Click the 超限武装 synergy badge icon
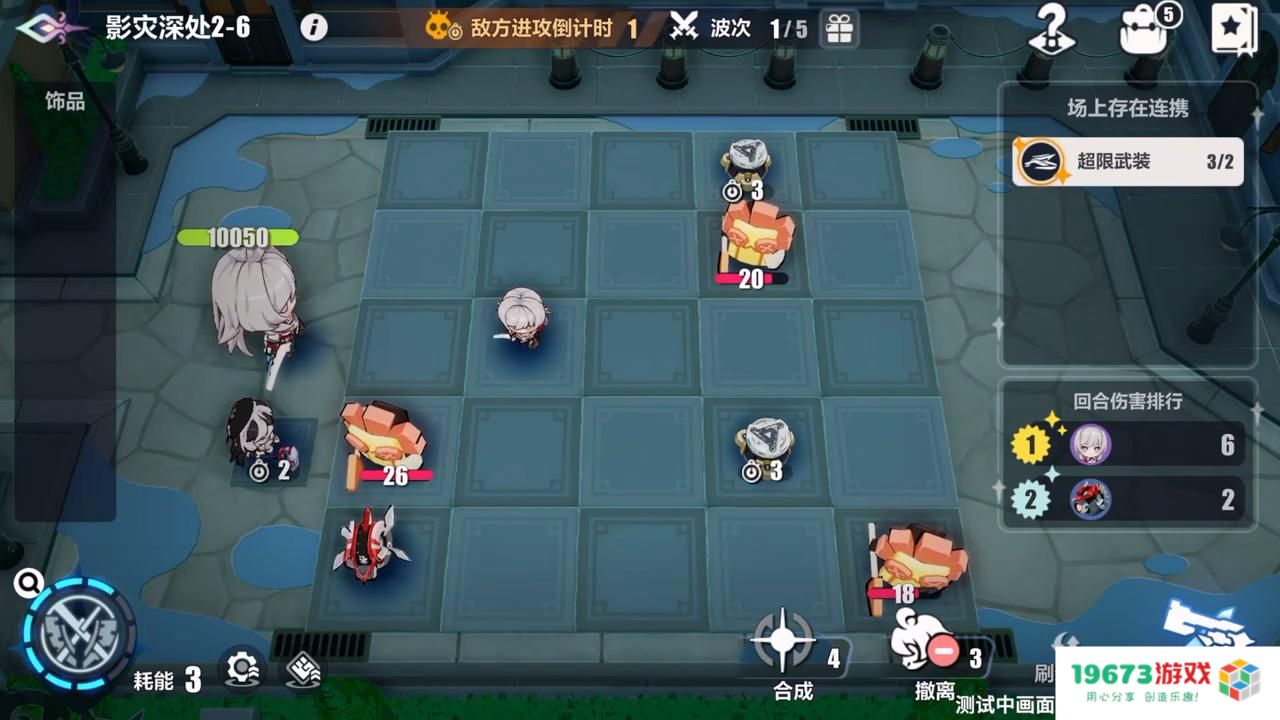1280x720 pixels. pyautogui.click(x=1040, y=159)
